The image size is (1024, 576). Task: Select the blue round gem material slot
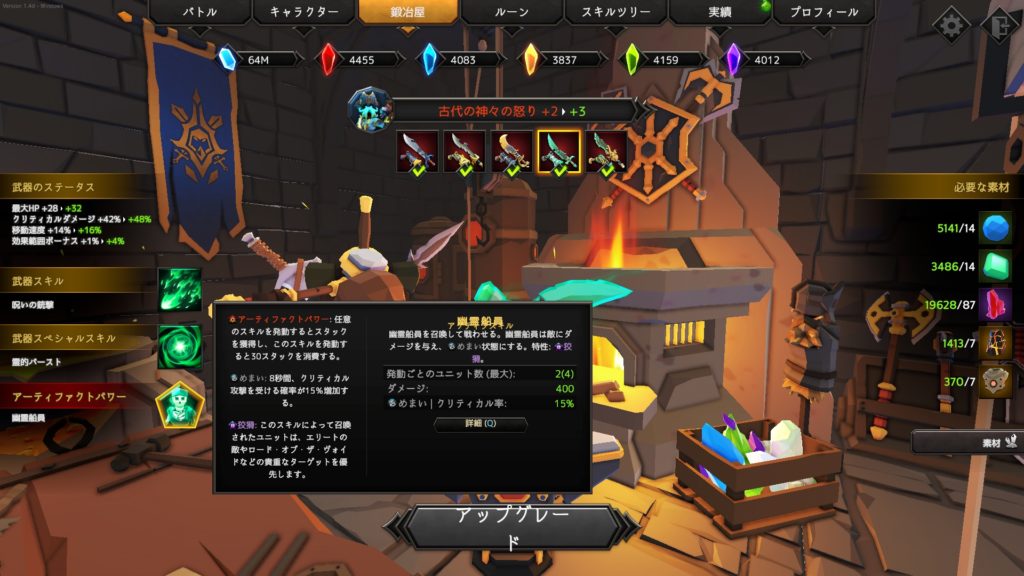pyautogui.click(x=995, y=227)
